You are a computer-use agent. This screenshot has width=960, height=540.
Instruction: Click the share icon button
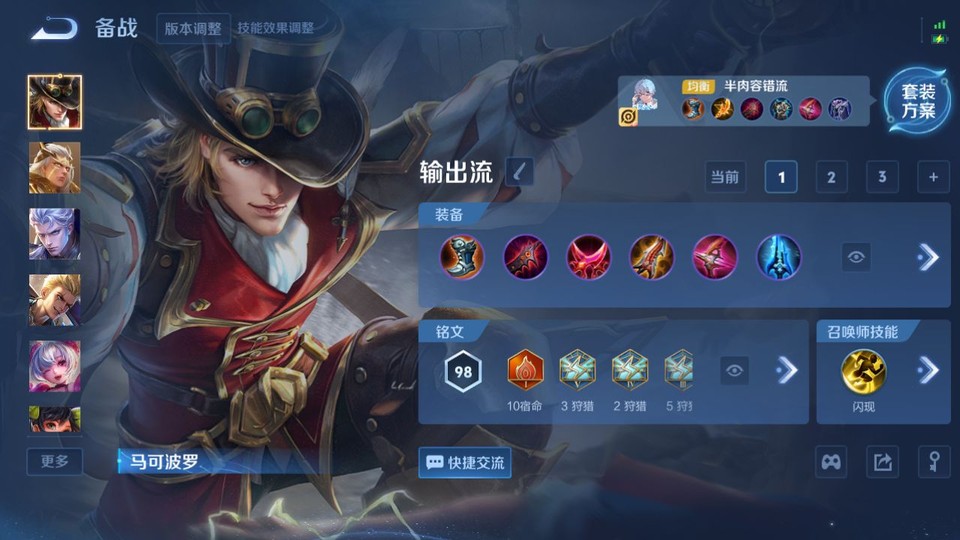[882, 462]
